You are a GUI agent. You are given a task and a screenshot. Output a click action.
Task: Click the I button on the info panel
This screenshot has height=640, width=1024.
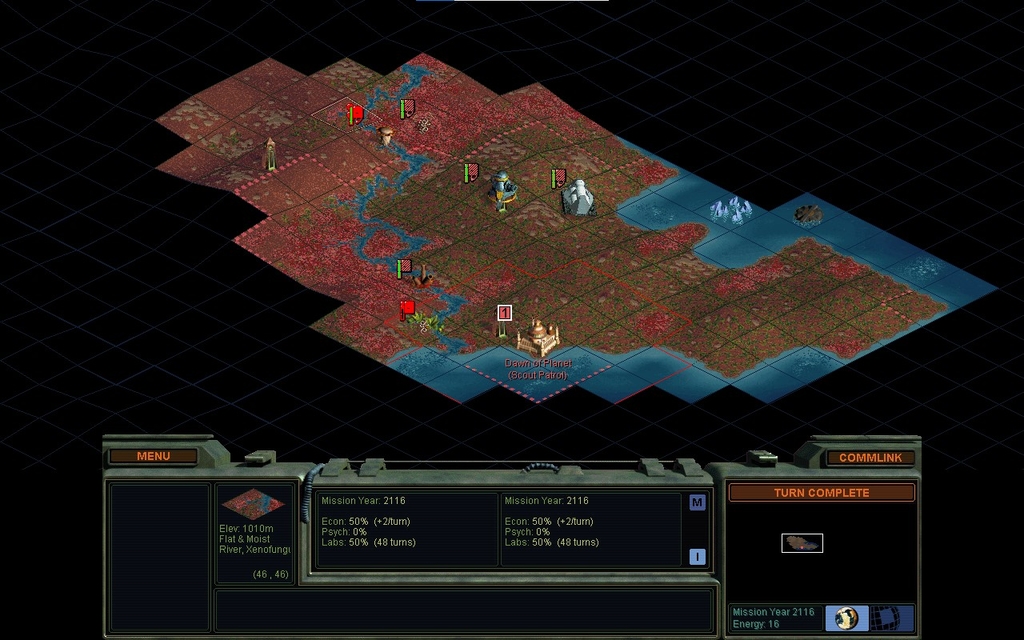point(697,557)
